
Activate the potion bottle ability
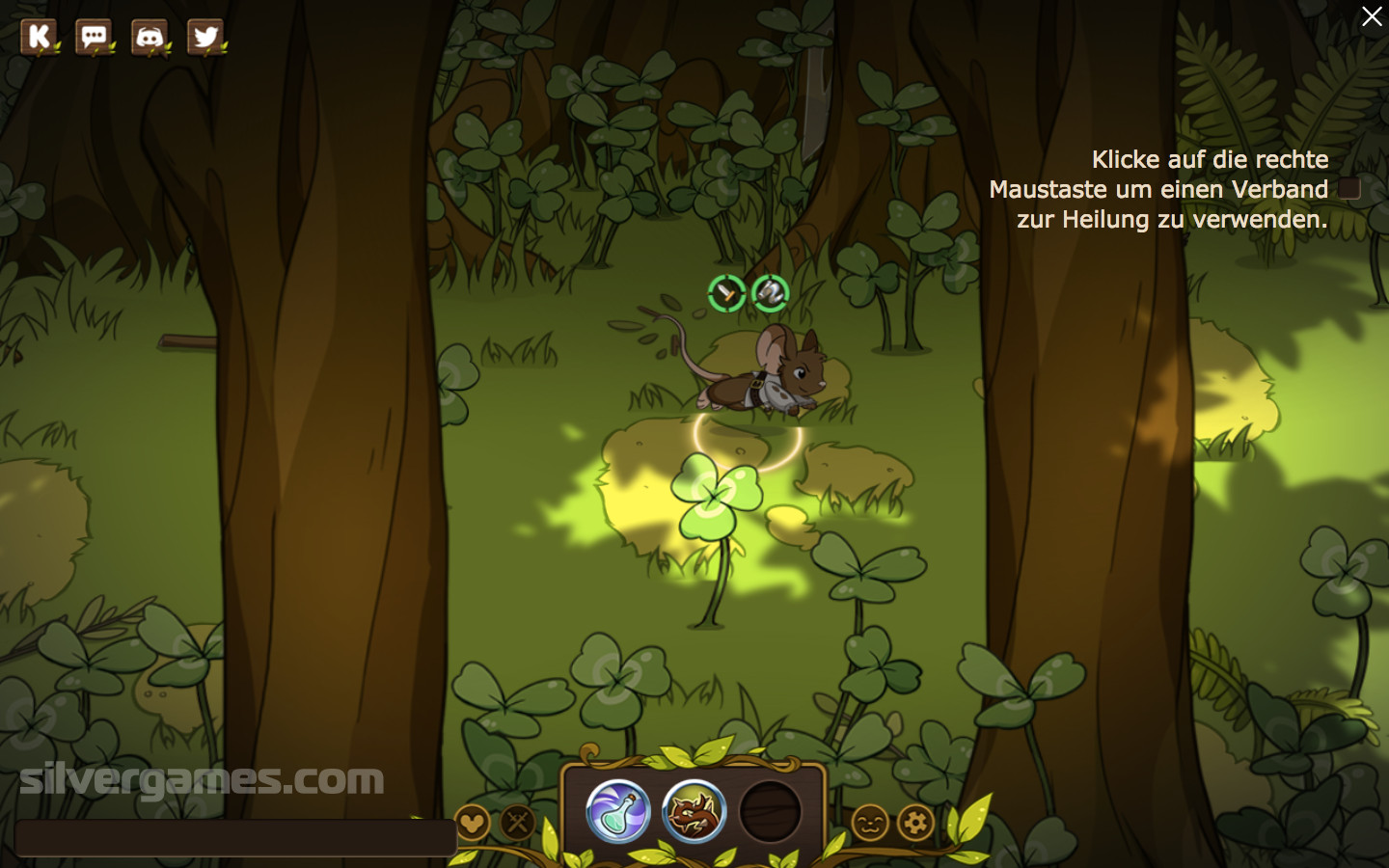(618, 811)
